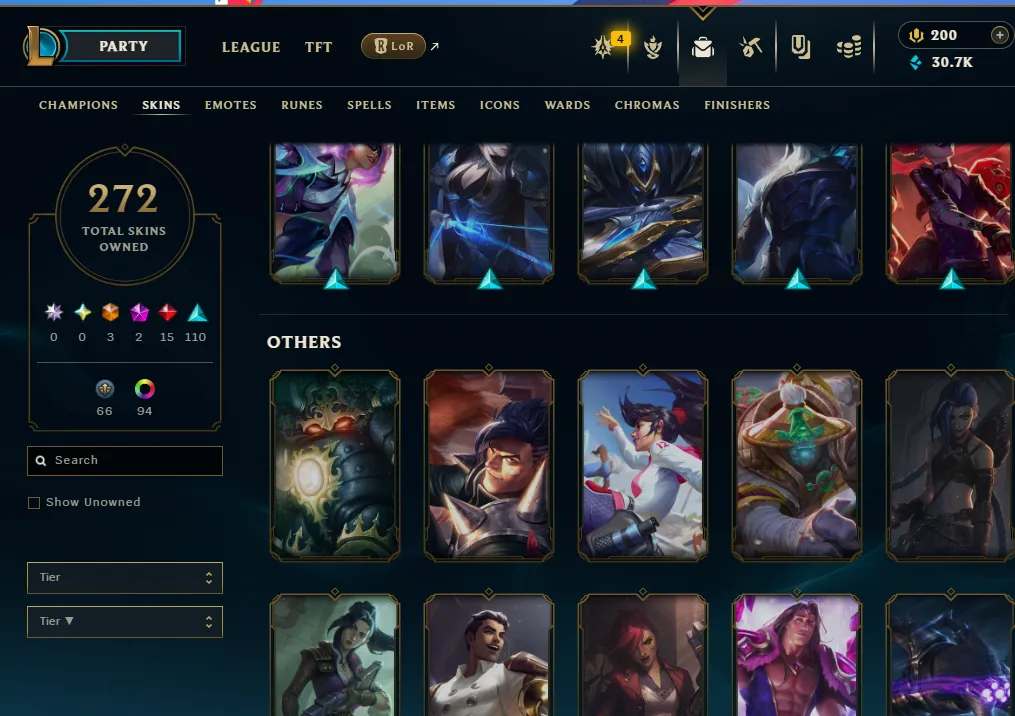This screenshot has height=716, width=1015.
Task: Open the hammer loot crafting icon
Action: (751, 47)
